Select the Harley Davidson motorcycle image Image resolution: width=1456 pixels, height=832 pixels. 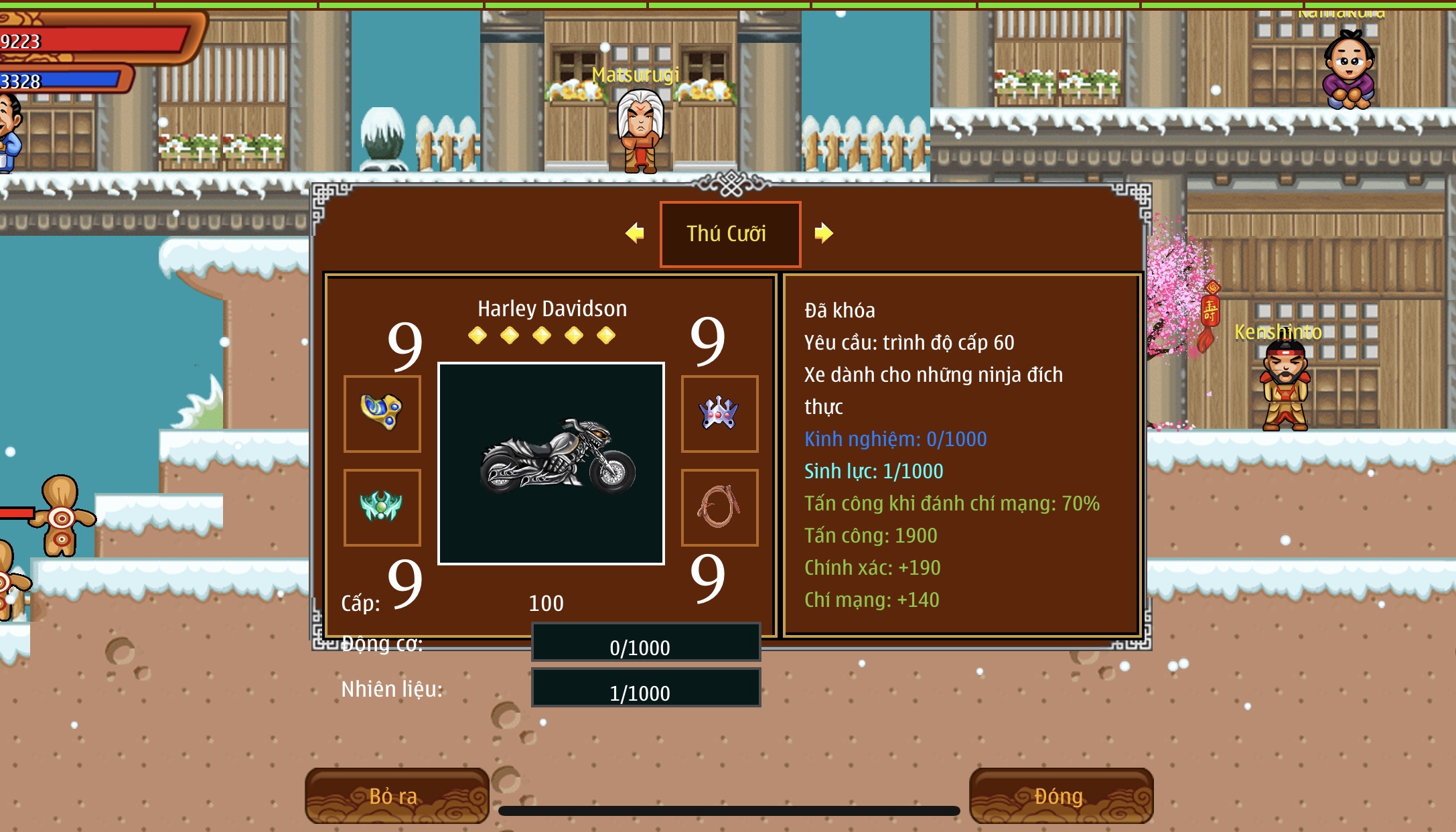551,463
